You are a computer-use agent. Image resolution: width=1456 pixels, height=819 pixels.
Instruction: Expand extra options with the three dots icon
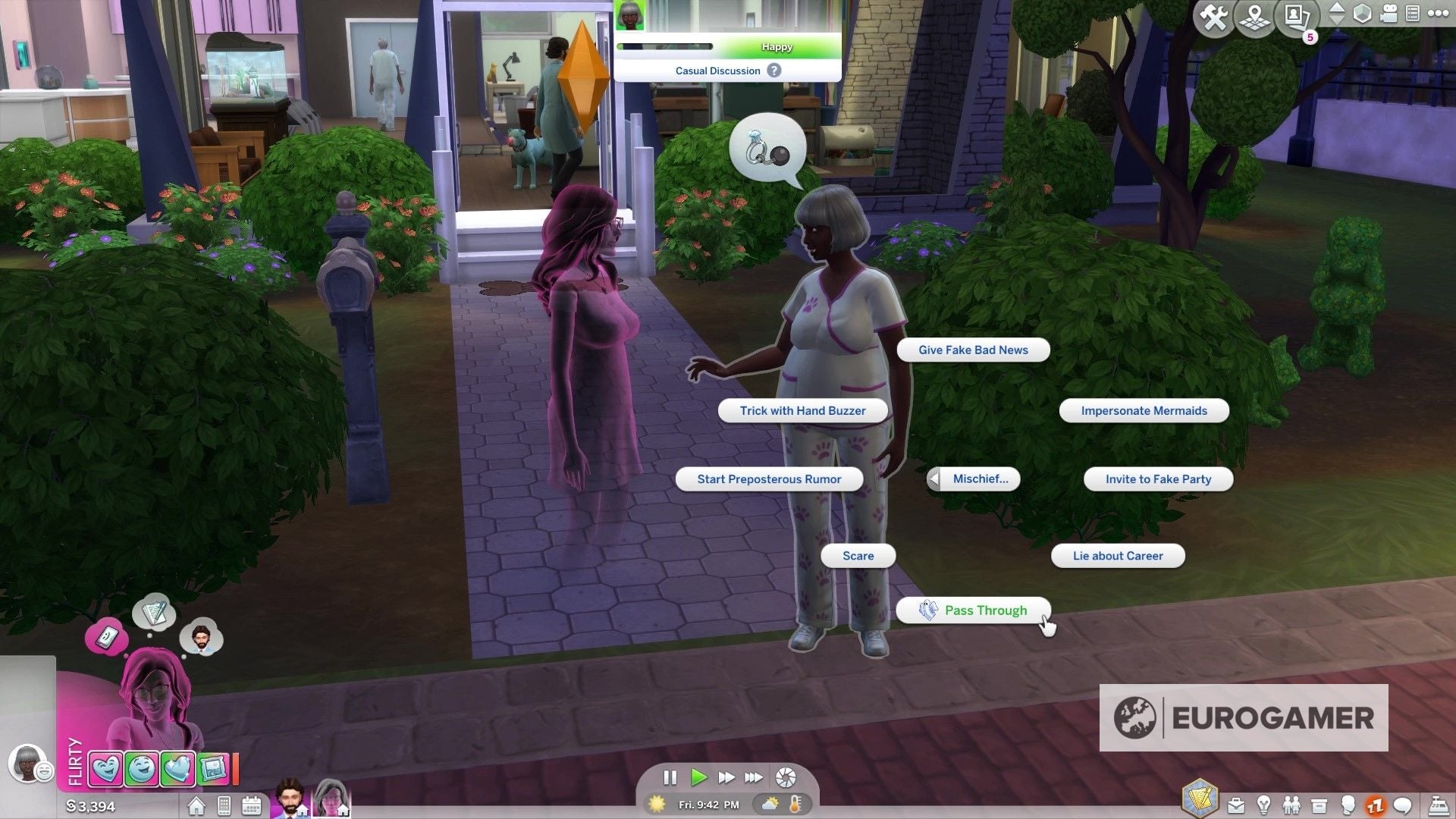pos(1438,13)
